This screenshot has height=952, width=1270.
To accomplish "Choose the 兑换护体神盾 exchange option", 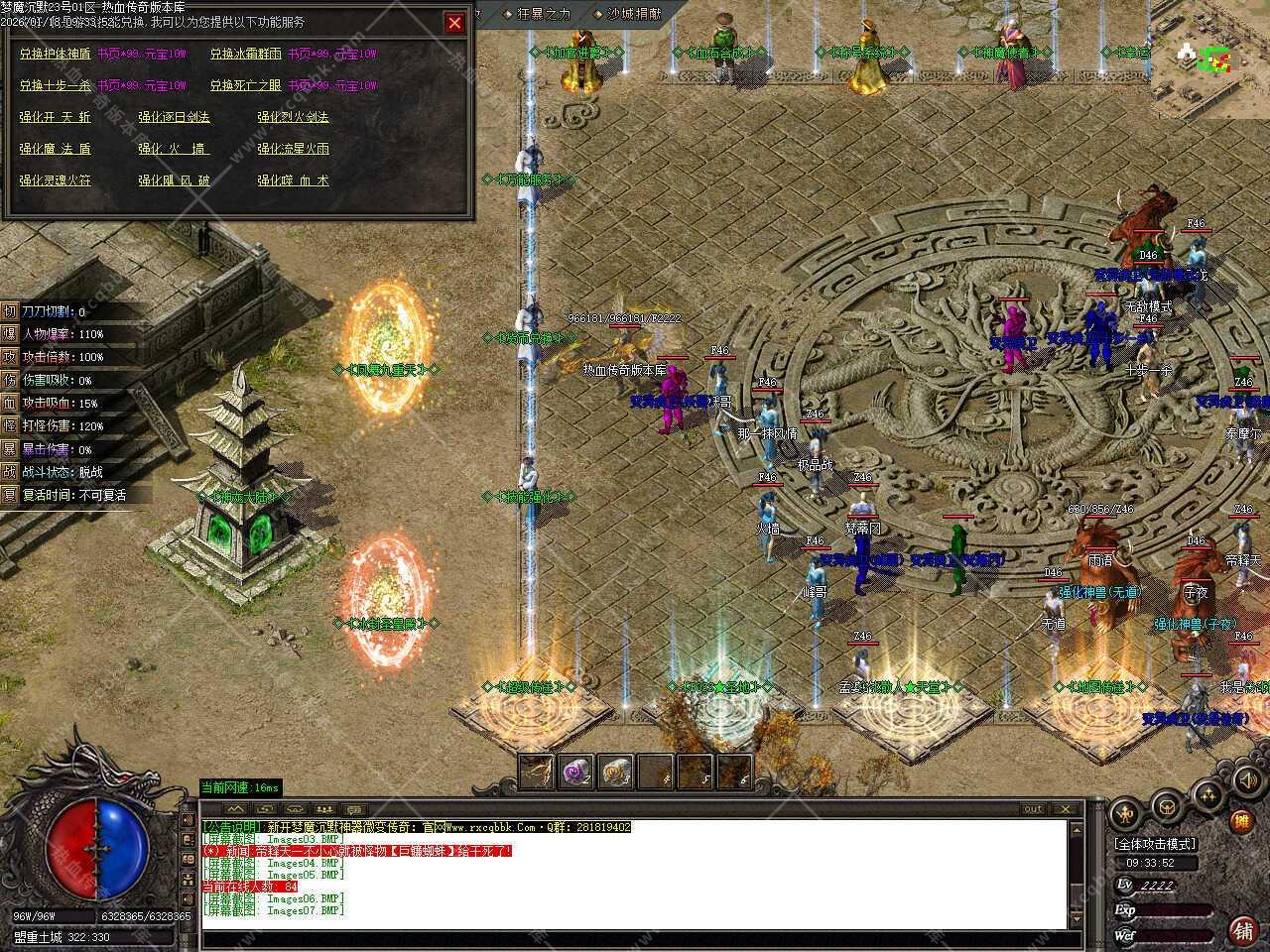I will click(x=56, y=54).
